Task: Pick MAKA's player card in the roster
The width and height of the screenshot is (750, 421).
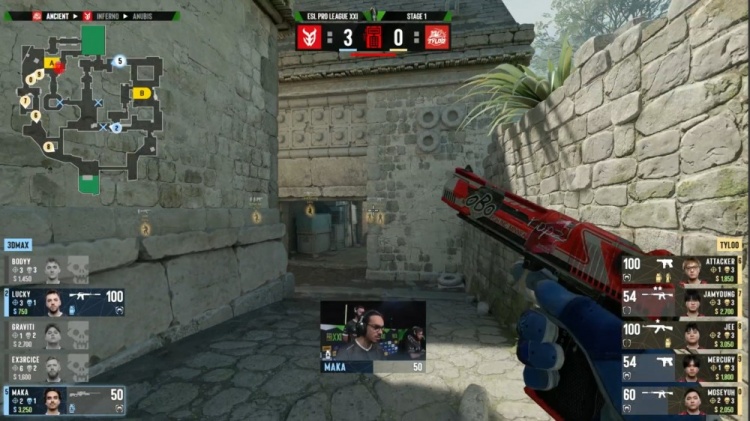Action: point(64,400)
